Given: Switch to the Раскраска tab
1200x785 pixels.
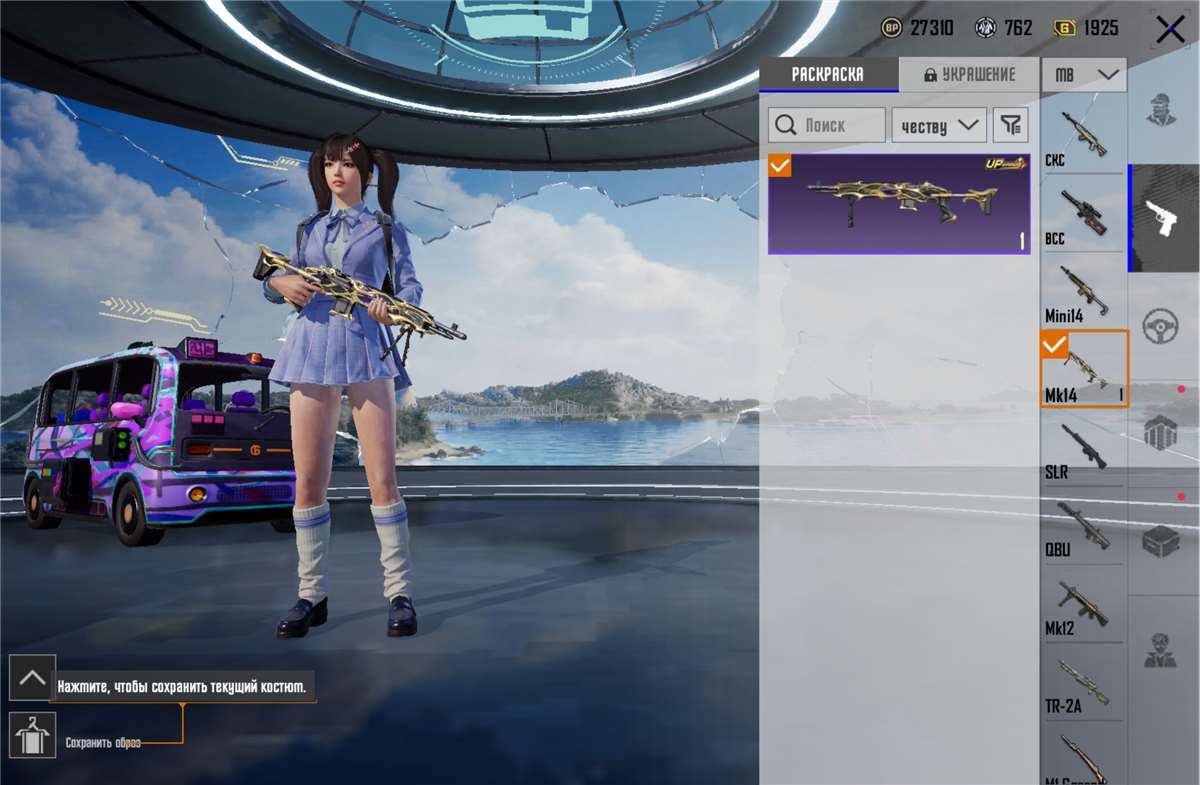Looking at the screenshot, I should [828, 75].
